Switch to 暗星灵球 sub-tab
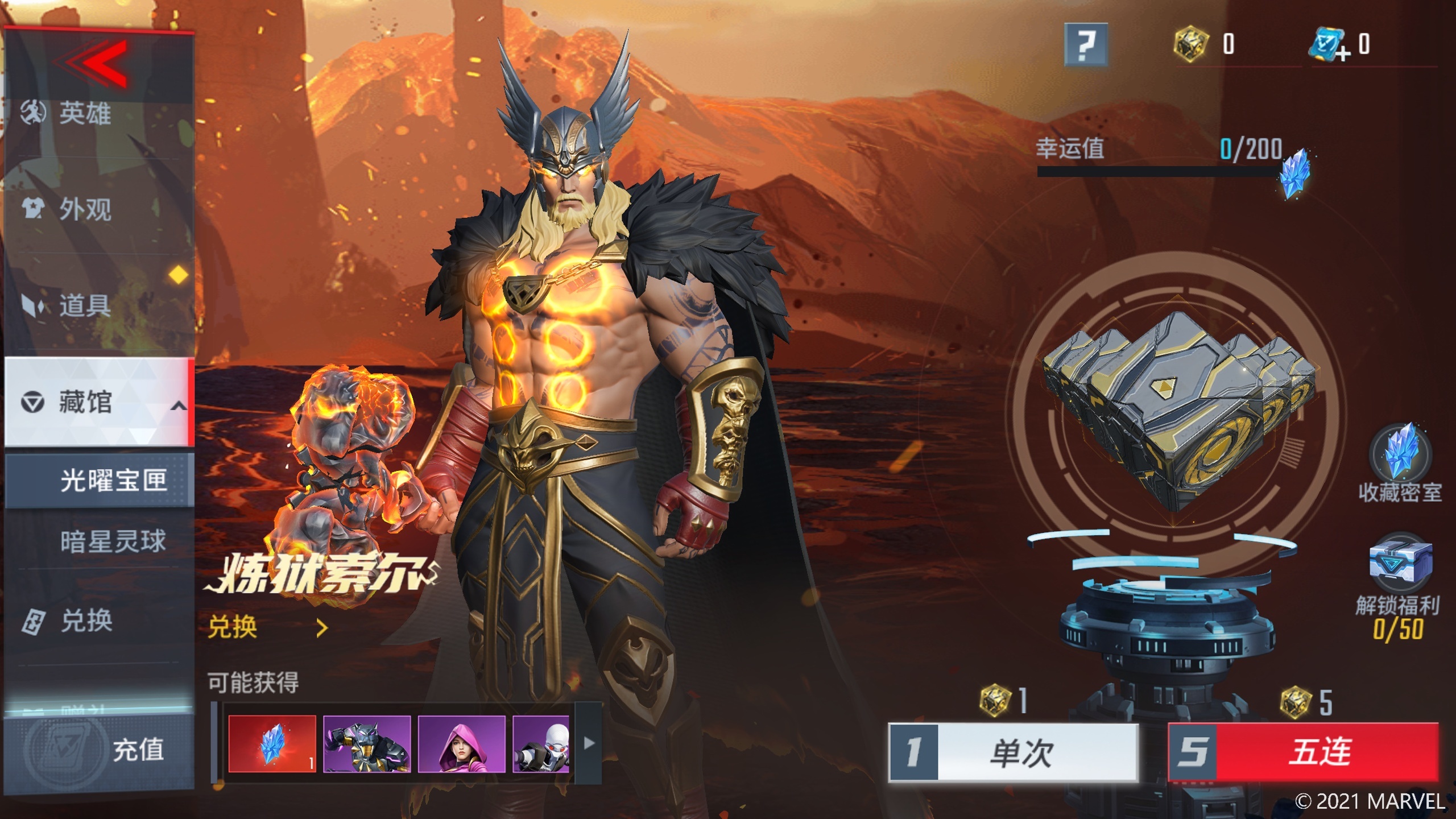Screen dimensions: 1456x819 pyautogui.click(x=113, y=541)
